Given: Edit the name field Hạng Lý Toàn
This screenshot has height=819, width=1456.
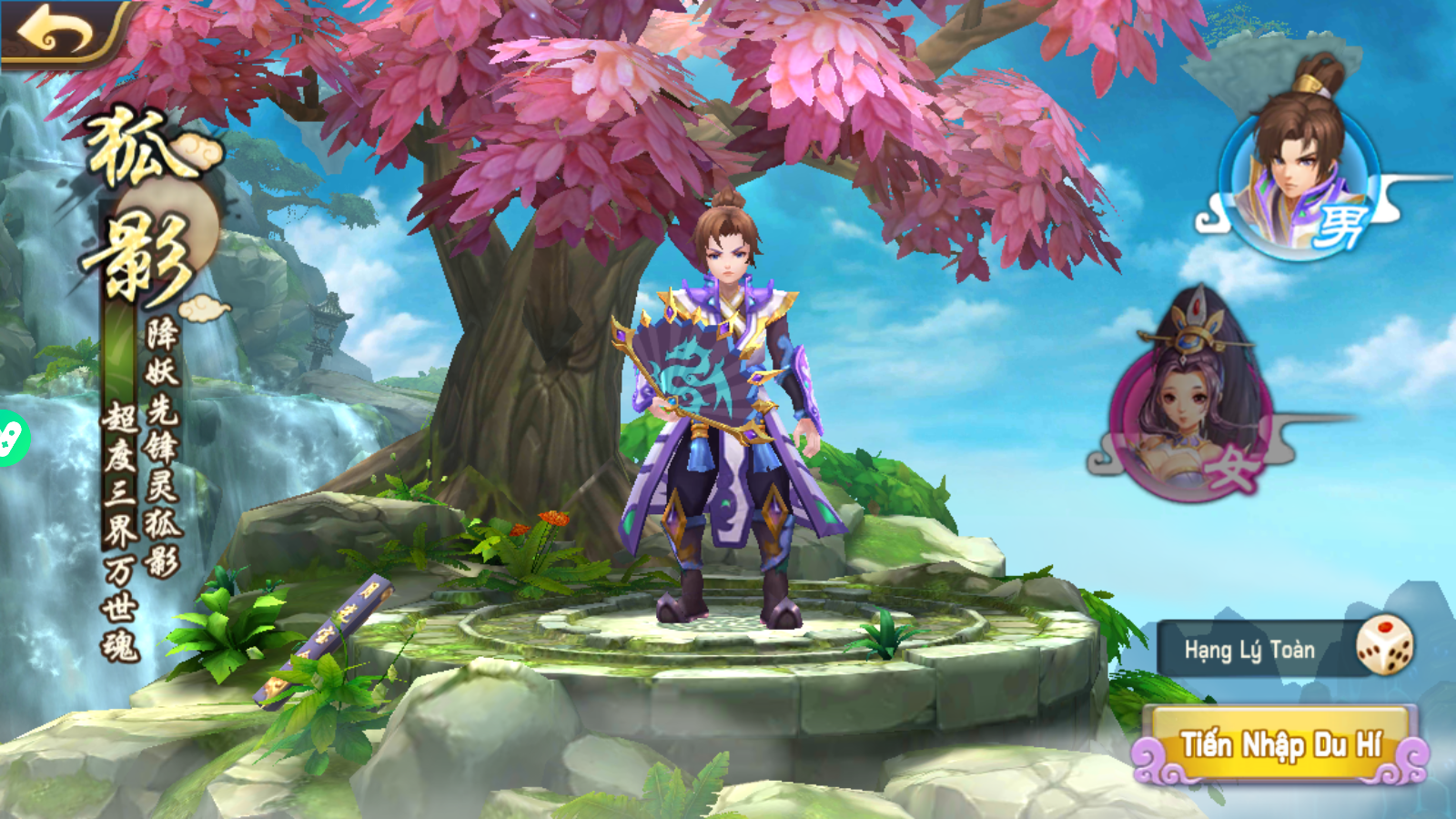Looking at the screenshot, I should pyautogui.click(x=1249, y=650).
